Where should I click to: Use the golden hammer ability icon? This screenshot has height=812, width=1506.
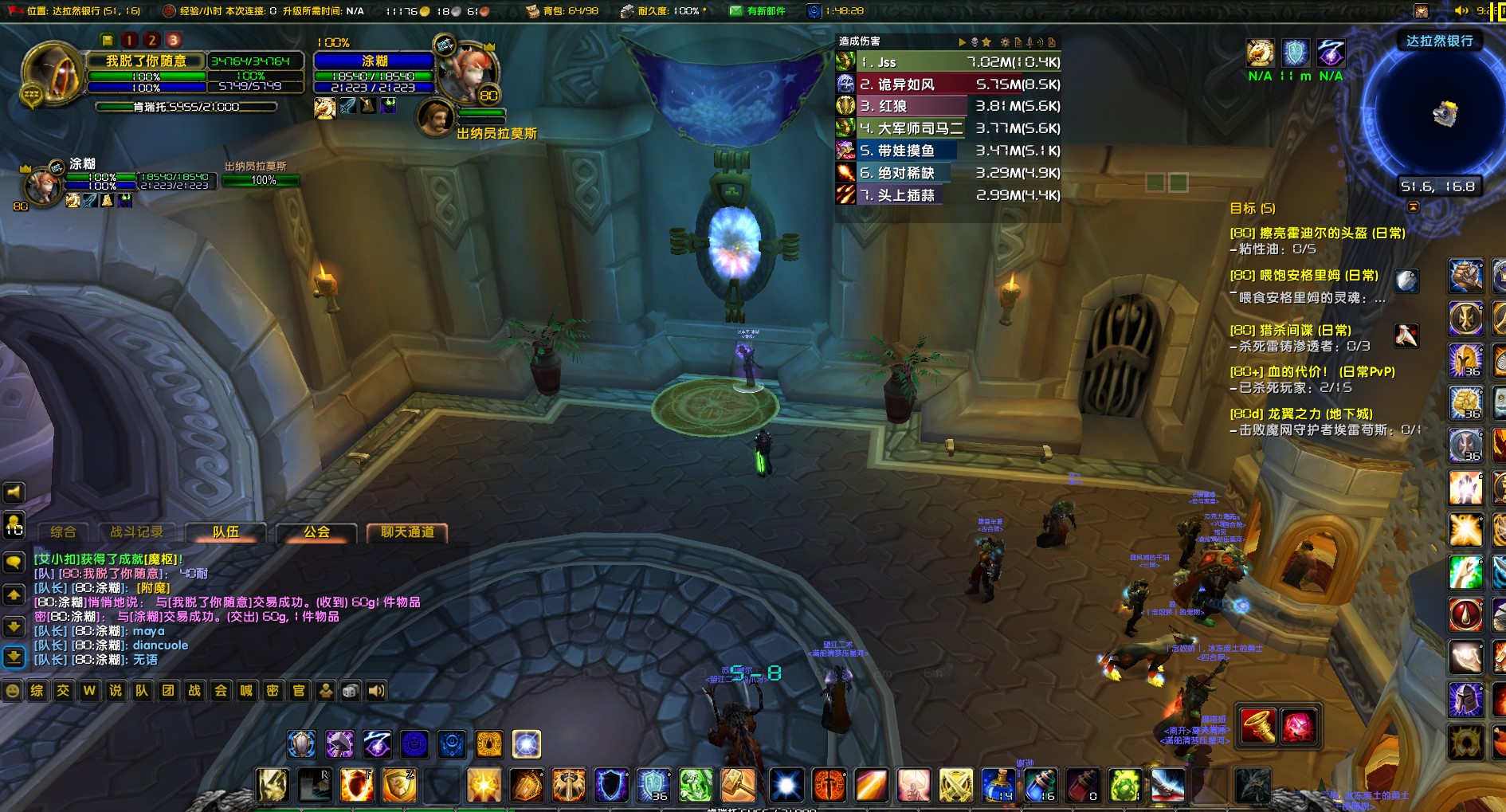click(x=738, y=786)
